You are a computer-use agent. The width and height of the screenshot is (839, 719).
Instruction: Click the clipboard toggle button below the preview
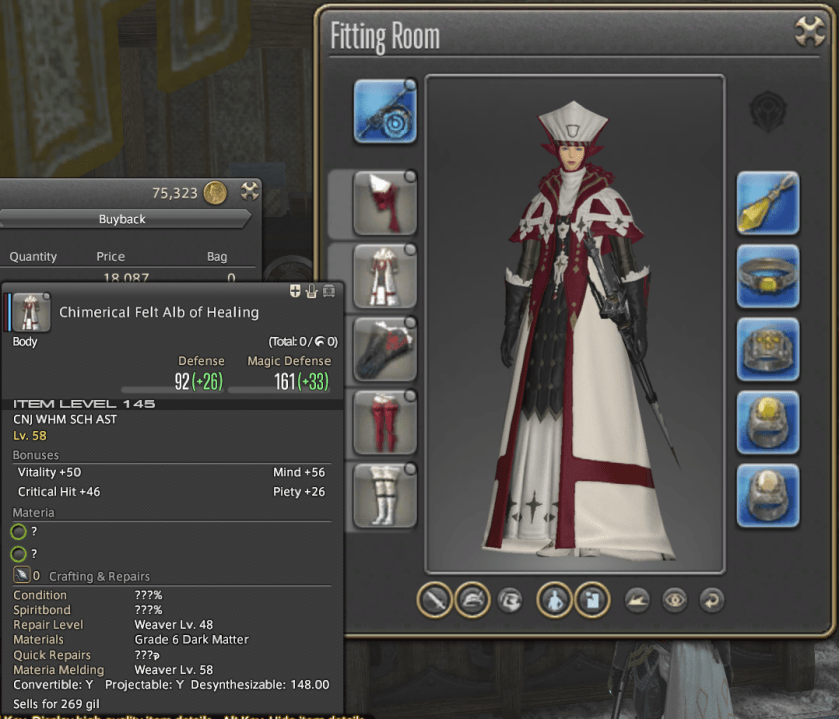point(592,600)
